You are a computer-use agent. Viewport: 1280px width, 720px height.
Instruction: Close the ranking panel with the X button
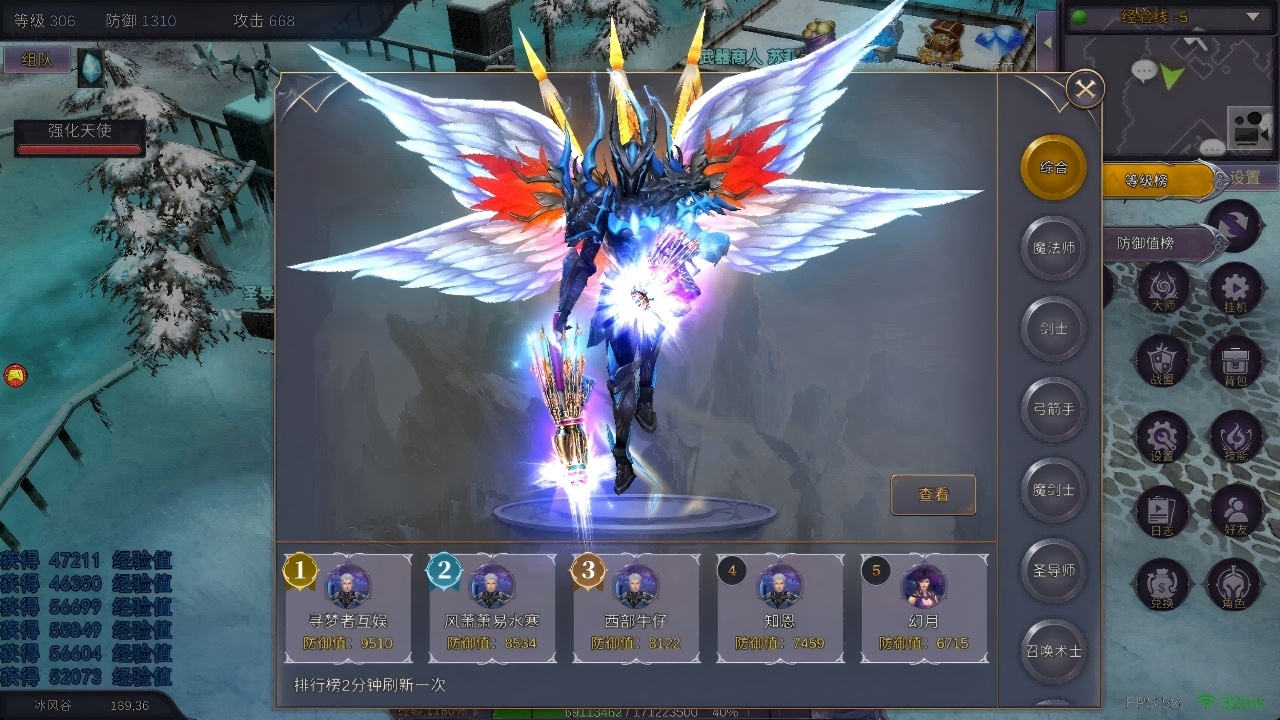(x=1085, y=90)
